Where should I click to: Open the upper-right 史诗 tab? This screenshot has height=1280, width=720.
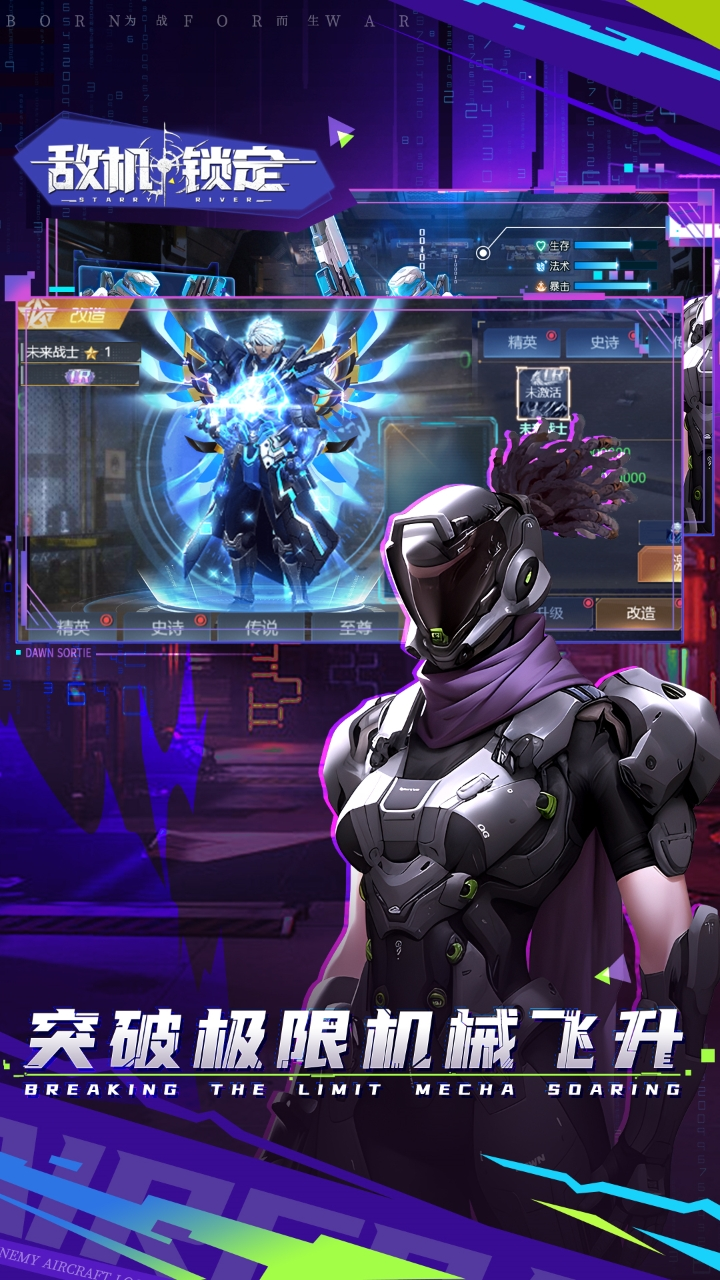click(604, 343)
